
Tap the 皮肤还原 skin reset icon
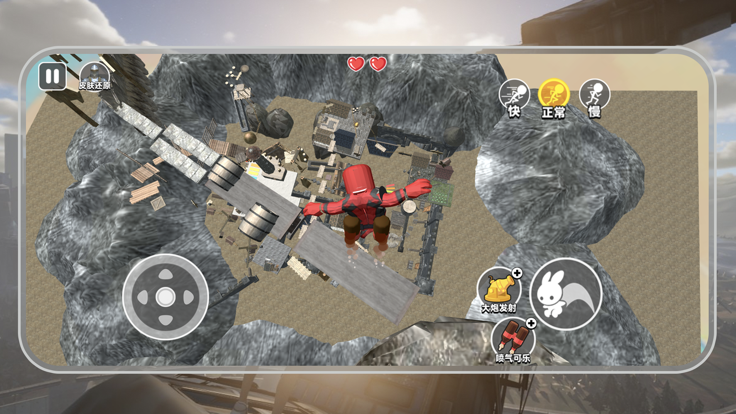pyautogui.click(x=94, y=73)
